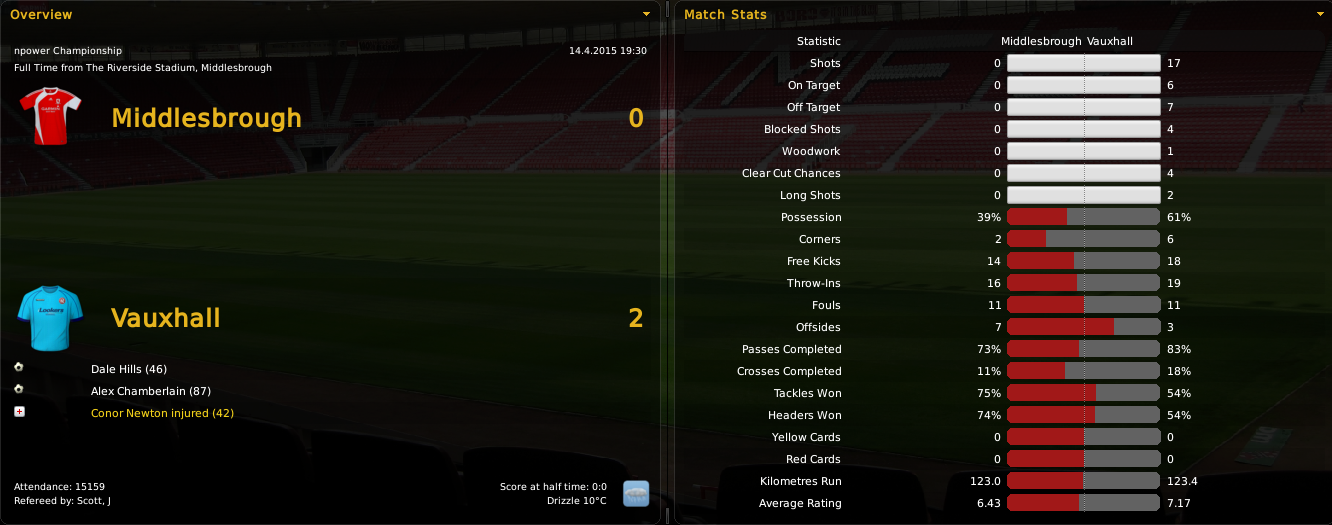
Task: View the Conor Newton injured (42) event
Action: point(162,413)
